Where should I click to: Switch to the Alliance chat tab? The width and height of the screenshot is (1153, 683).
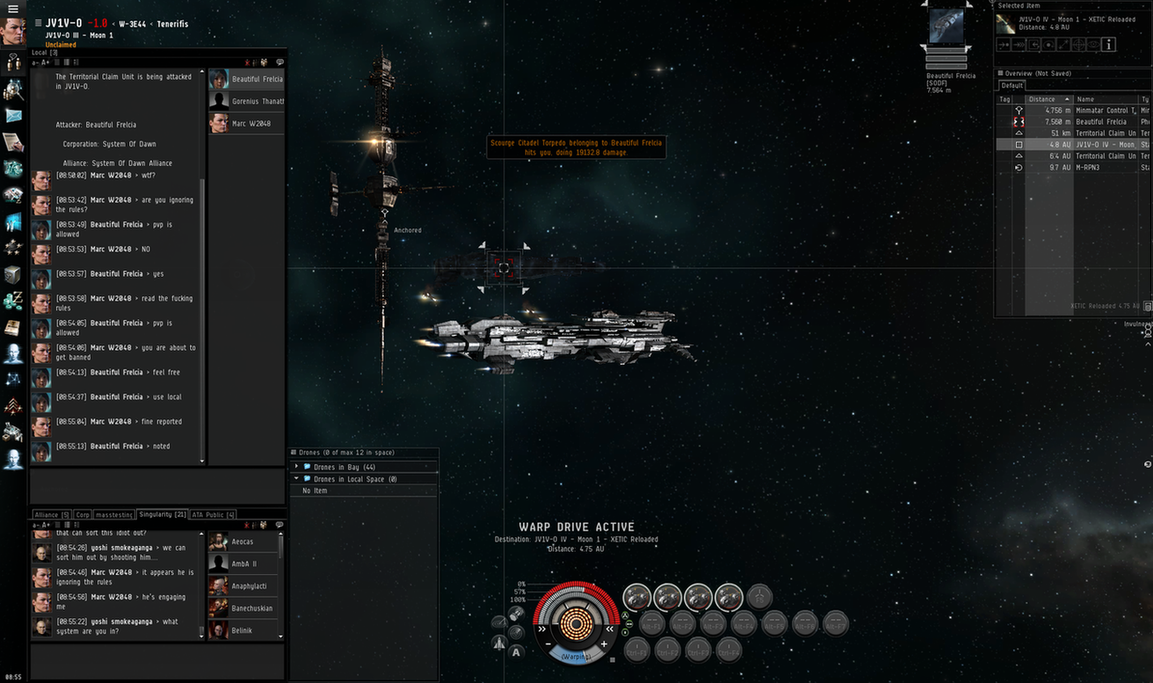tap(52, 514)
